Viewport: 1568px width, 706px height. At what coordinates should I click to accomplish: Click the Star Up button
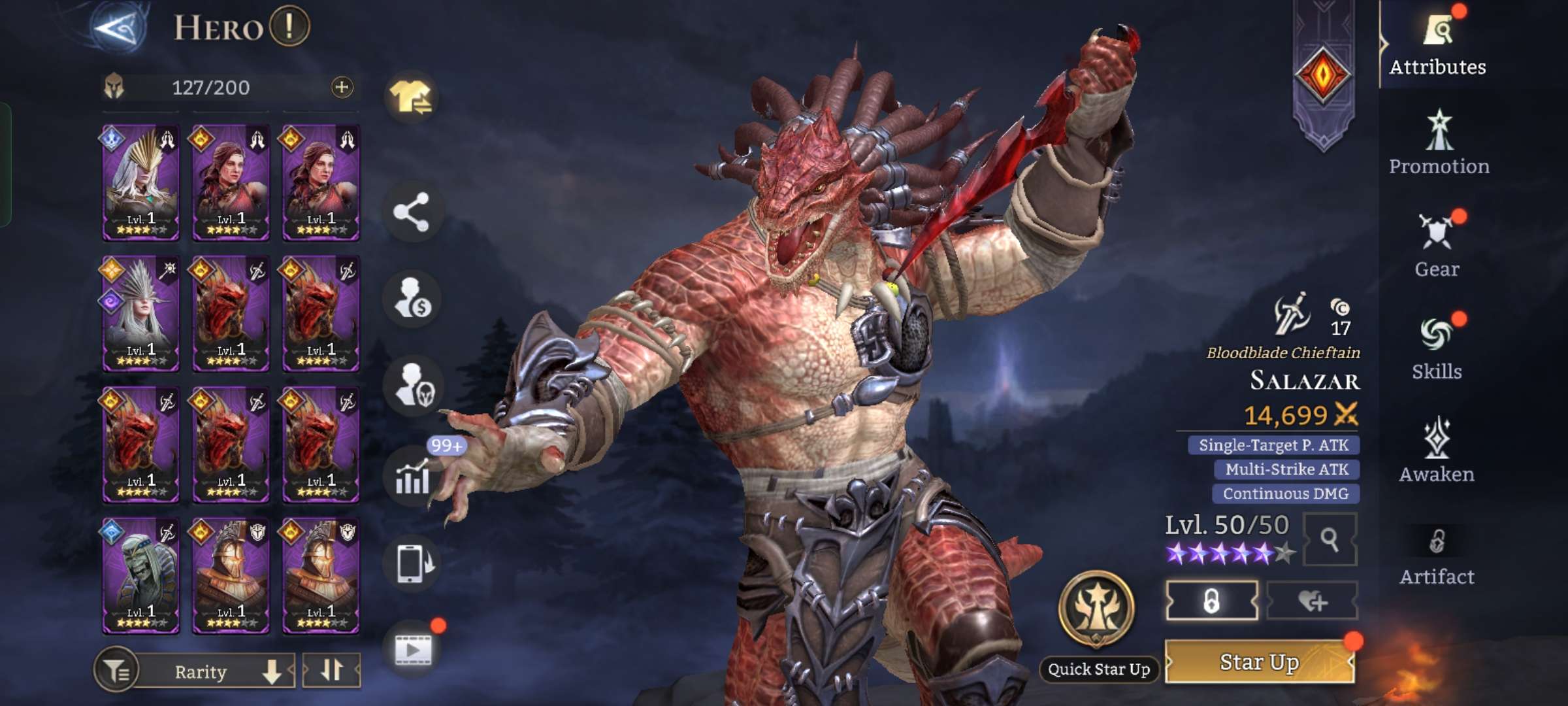[1260, 662]
